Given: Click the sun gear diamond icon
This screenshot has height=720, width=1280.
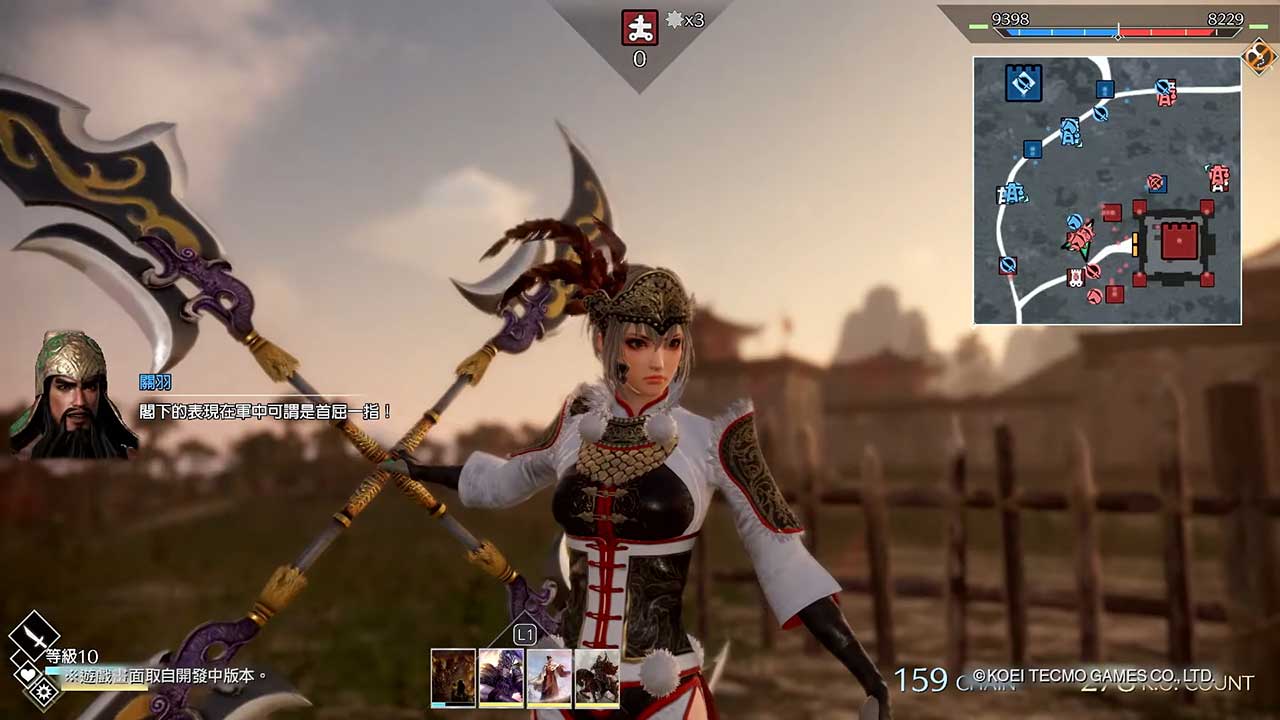Looking at the screenshot, I should (x=44, y=691).
